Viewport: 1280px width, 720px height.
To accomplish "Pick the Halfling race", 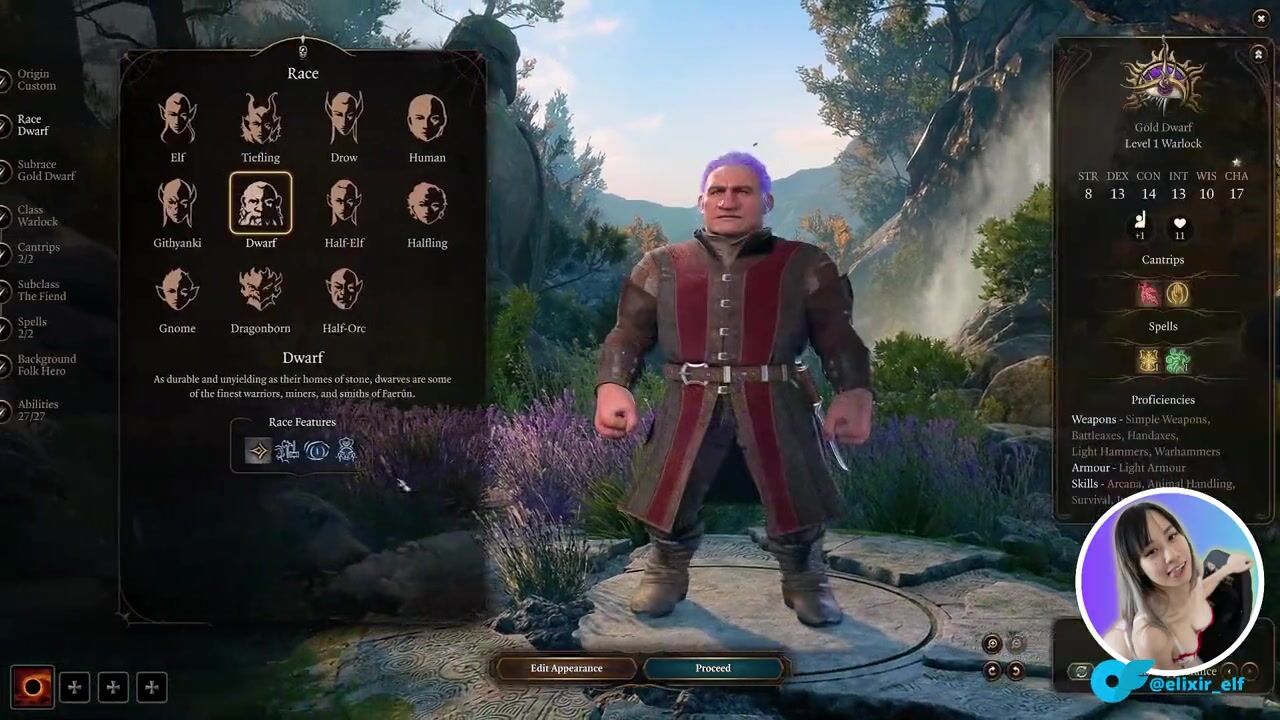I will (x=427, y=204).
